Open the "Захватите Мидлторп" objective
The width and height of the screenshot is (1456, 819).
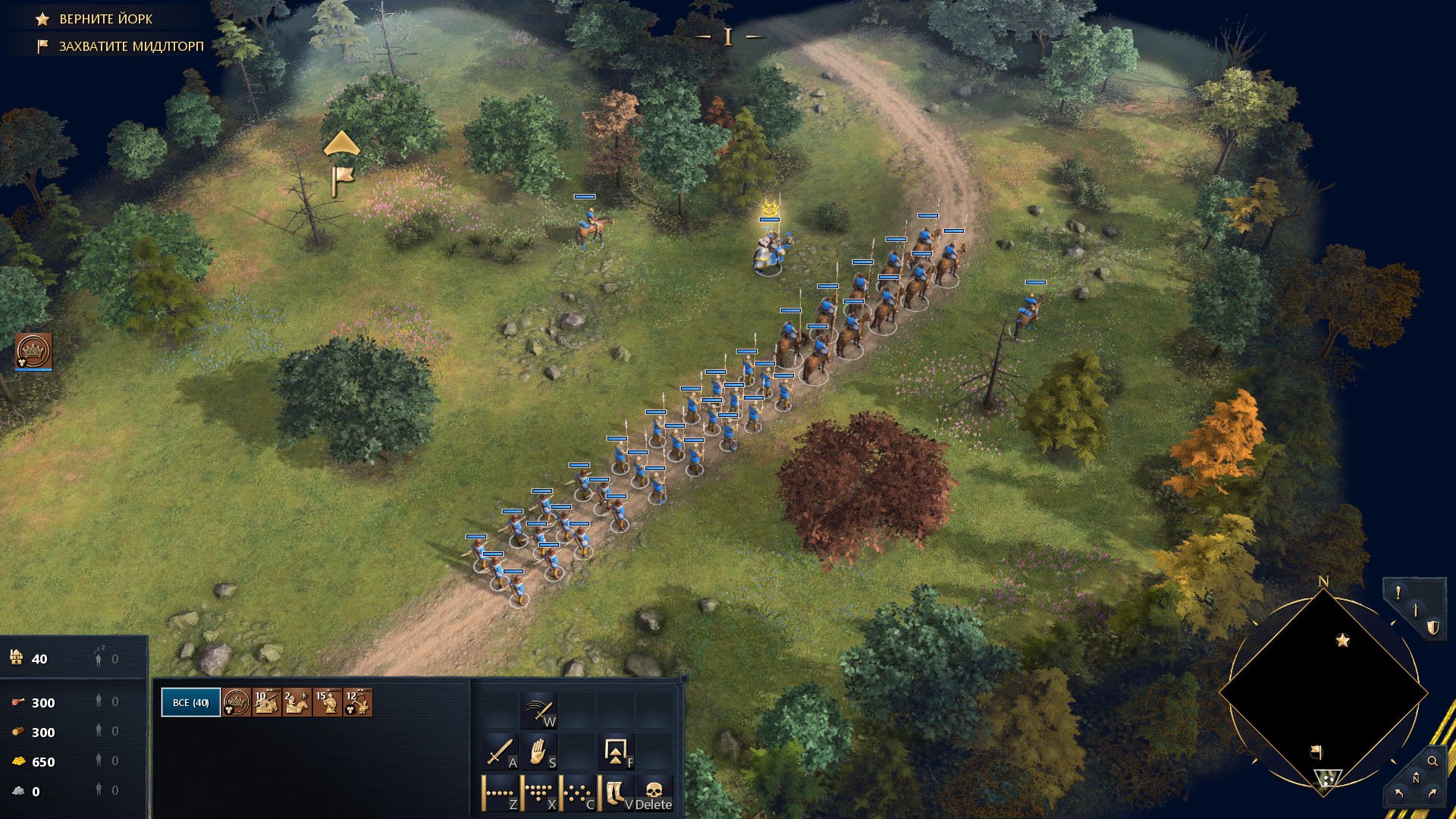[130, 46]
